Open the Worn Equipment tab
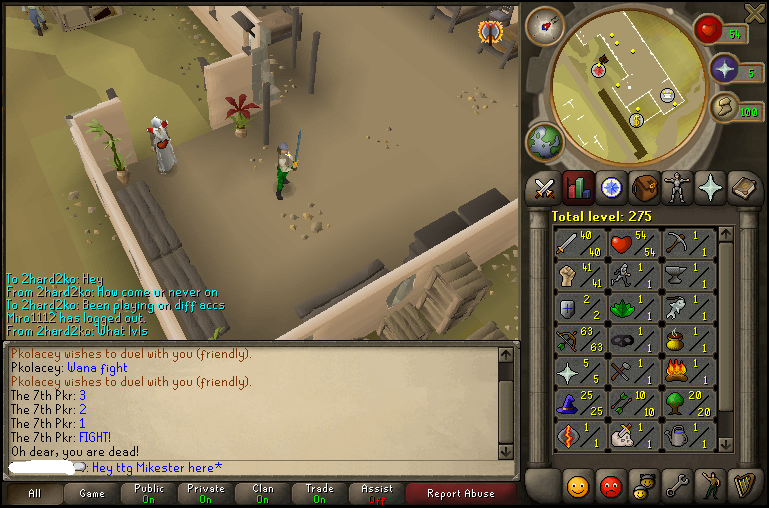The image size is (769, 508). pyautogui.click(x=678, y=188)
